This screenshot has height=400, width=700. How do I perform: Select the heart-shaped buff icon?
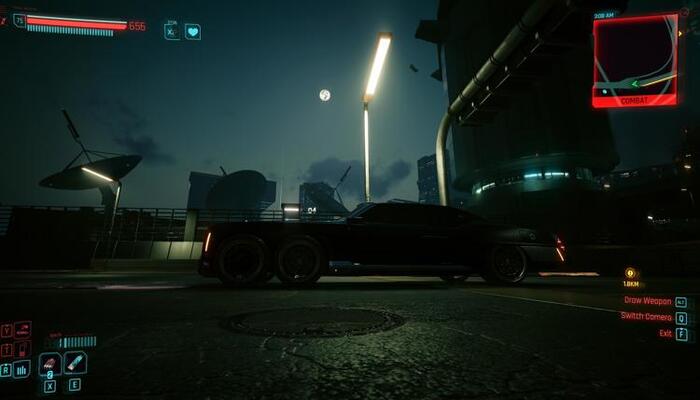coord(193,31)
